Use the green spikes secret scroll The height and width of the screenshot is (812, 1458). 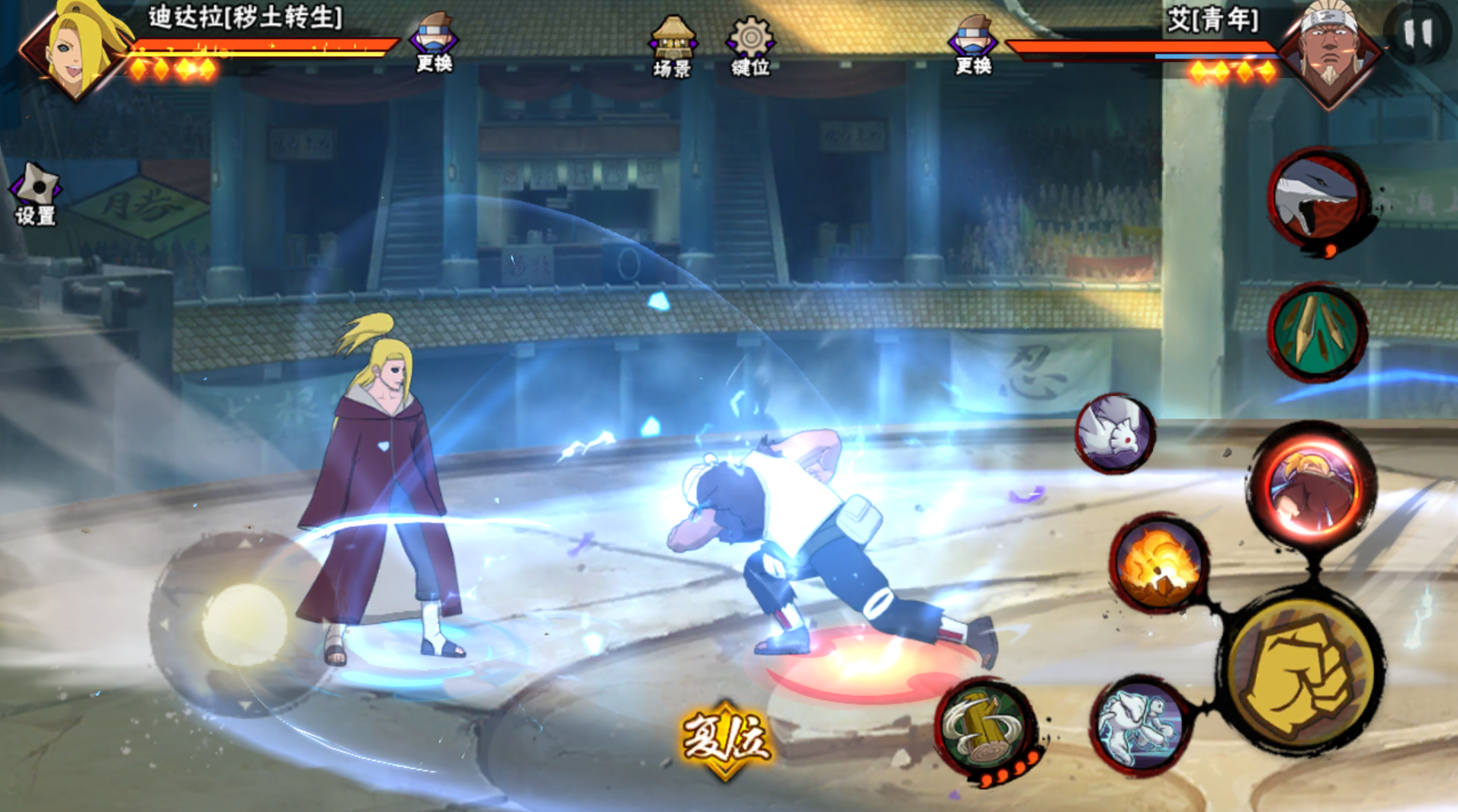coord(1317,332)
